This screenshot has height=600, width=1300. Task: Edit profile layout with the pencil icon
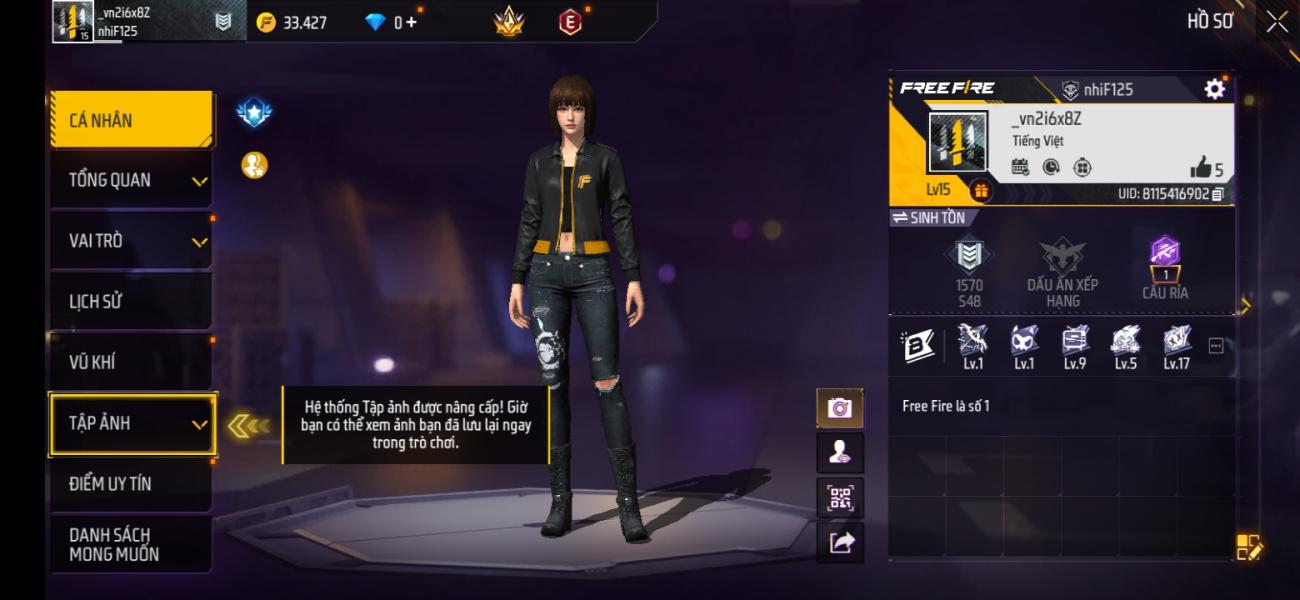tap(1249, 546)
